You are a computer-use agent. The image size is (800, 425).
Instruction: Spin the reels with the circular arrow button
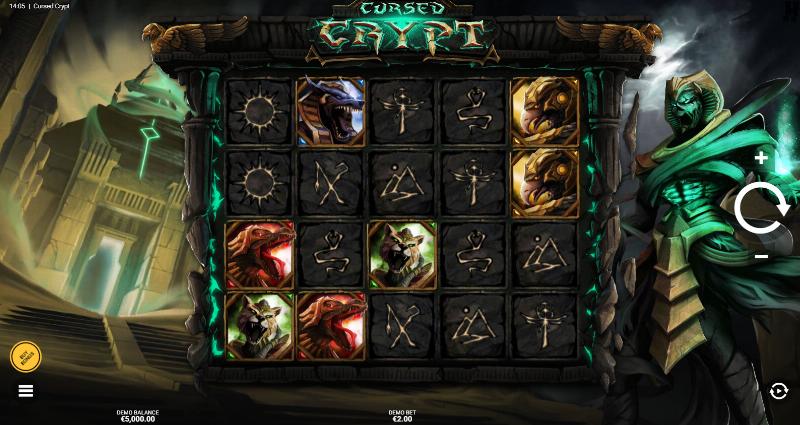tap(762, 208)
